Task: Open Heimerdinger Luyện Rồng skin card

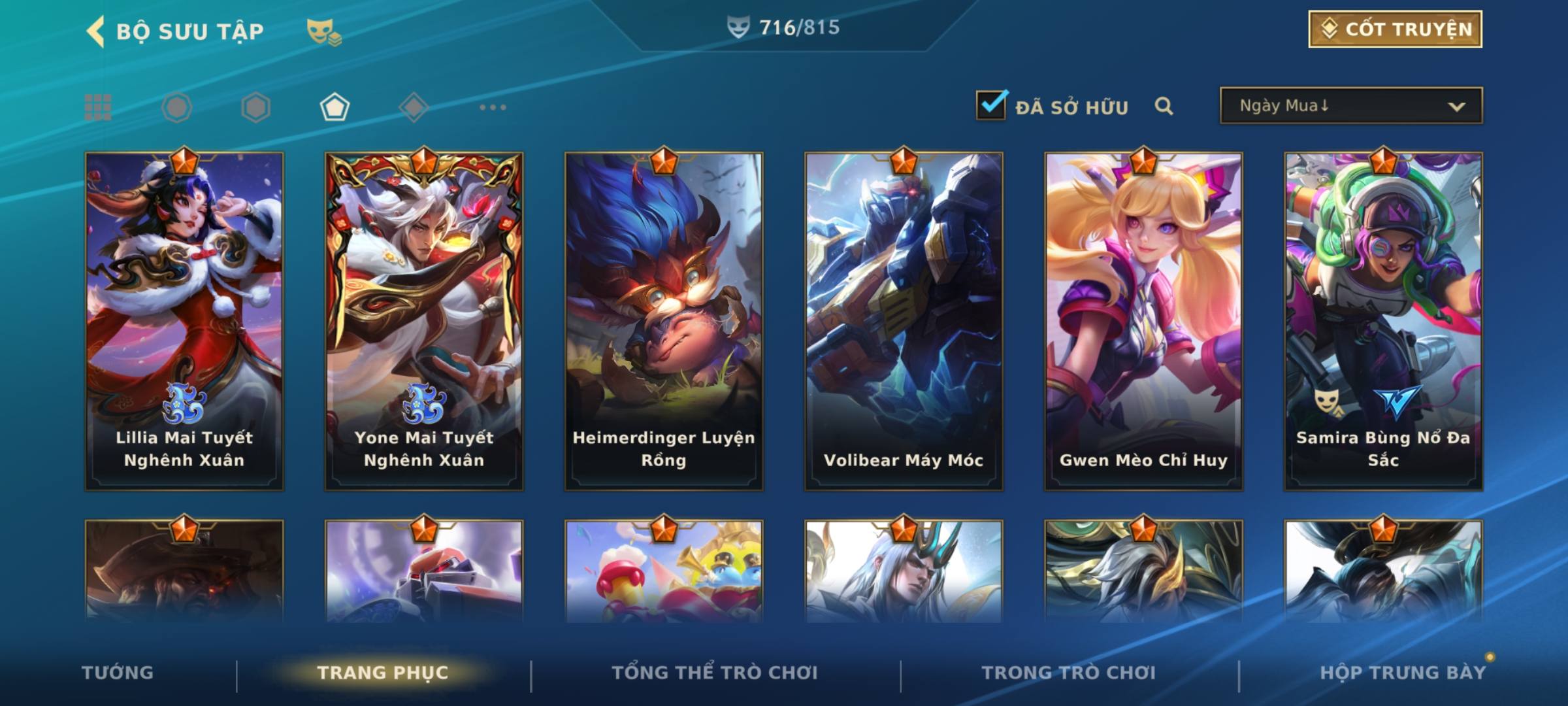Action: coord(664,320)
